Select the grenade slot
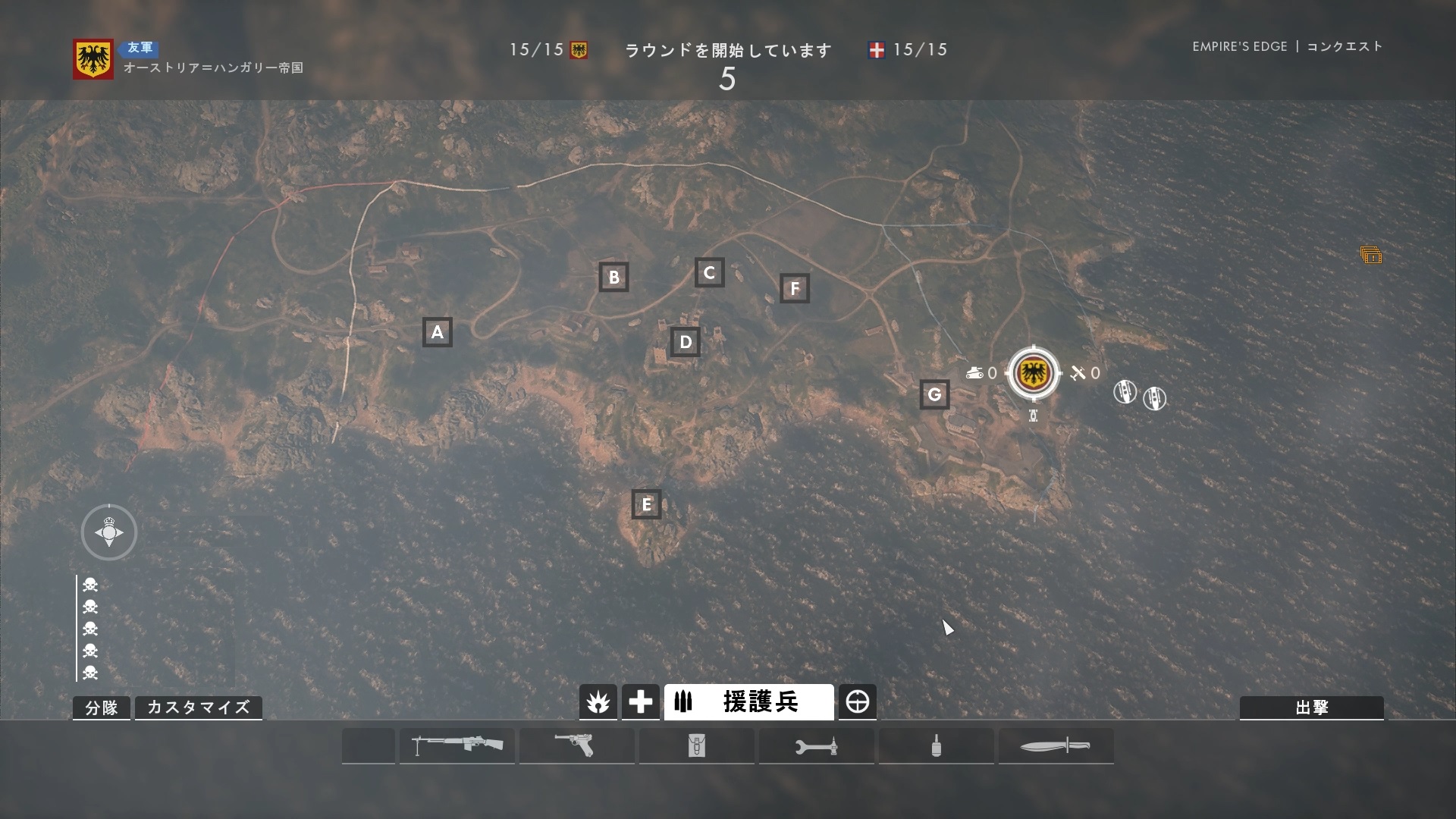Viewport: 1456px width, 819px height. [936, 745]
